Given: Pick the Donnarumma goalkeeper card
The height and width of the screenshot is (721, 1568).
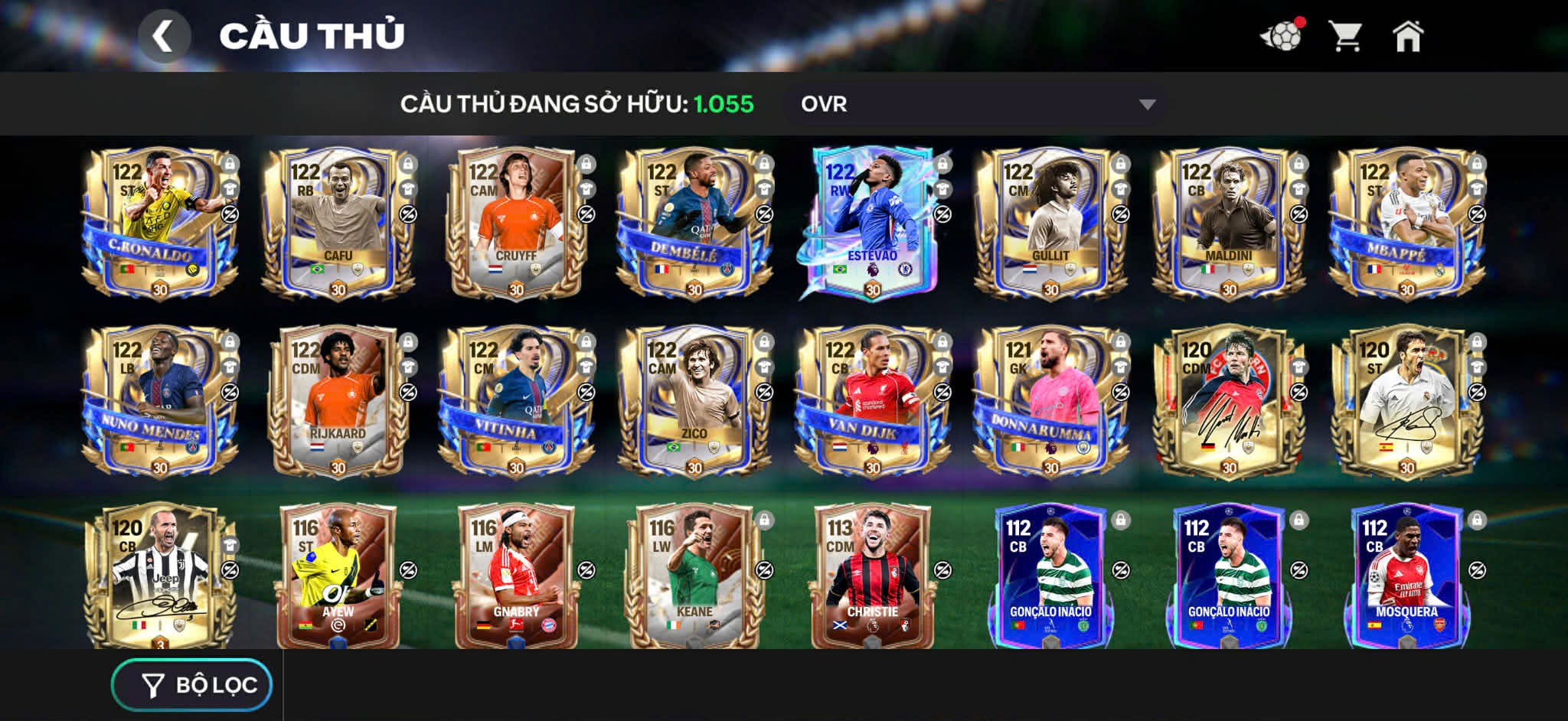Looking at the screenshot, I should [x=1050, y=401].
